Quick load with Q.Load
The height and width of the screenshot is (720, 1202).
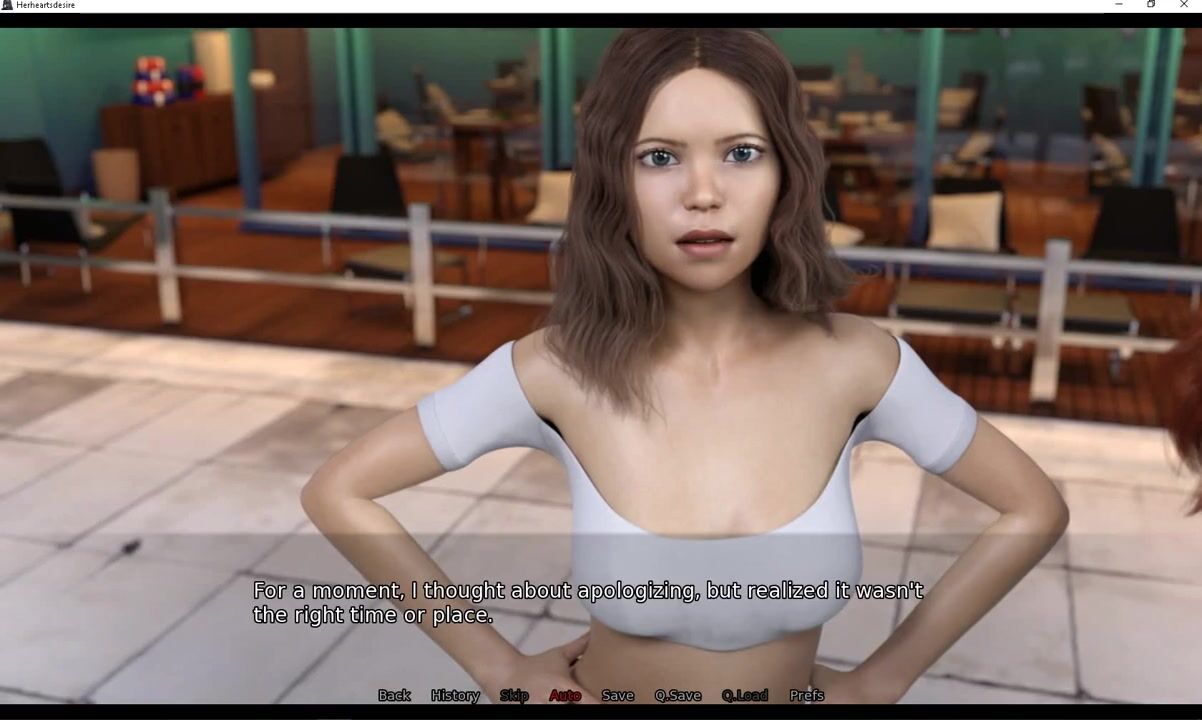(745, 695)
